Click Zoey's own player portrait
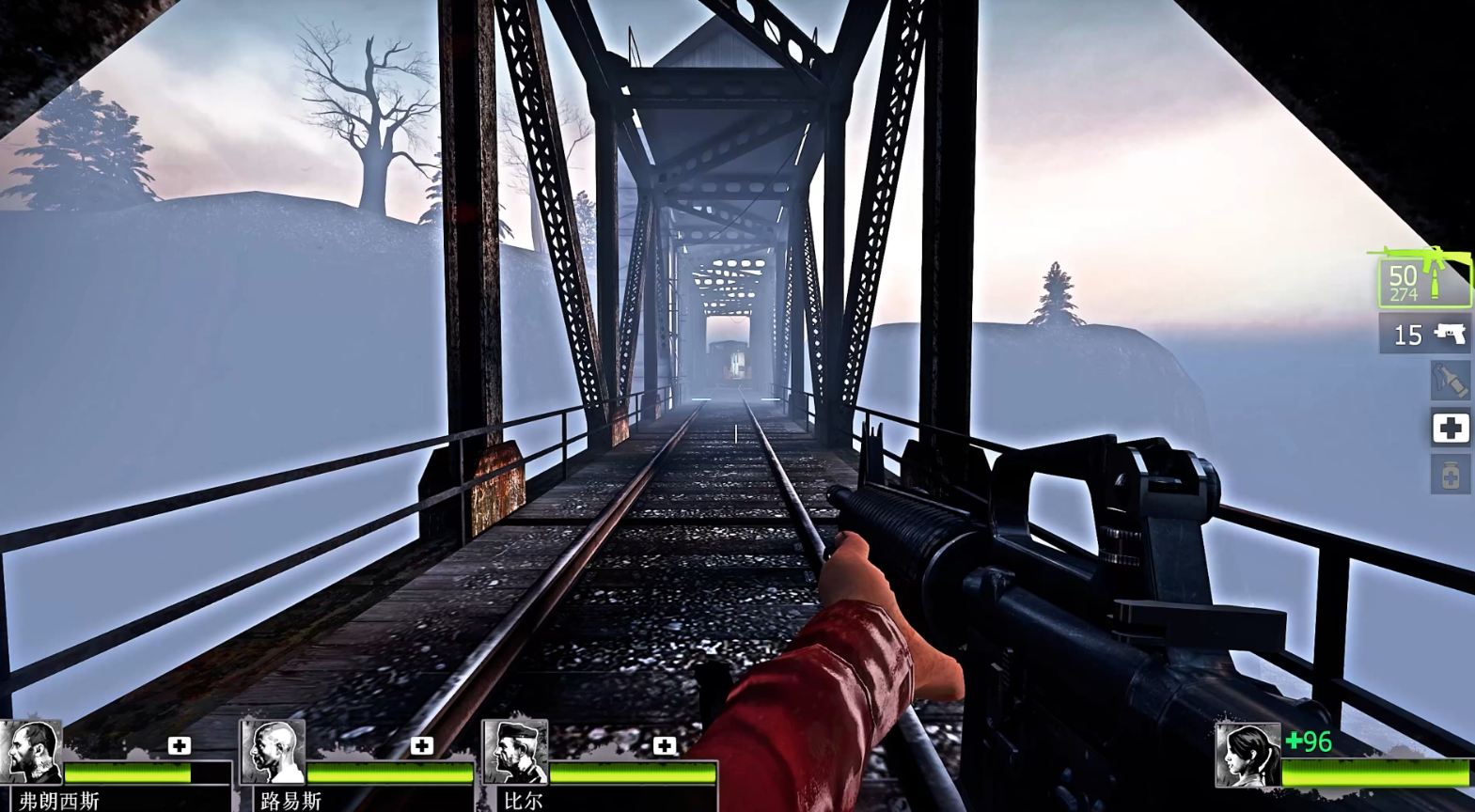The height and width of the screenshot is (812, 1475). [1247, 754]
